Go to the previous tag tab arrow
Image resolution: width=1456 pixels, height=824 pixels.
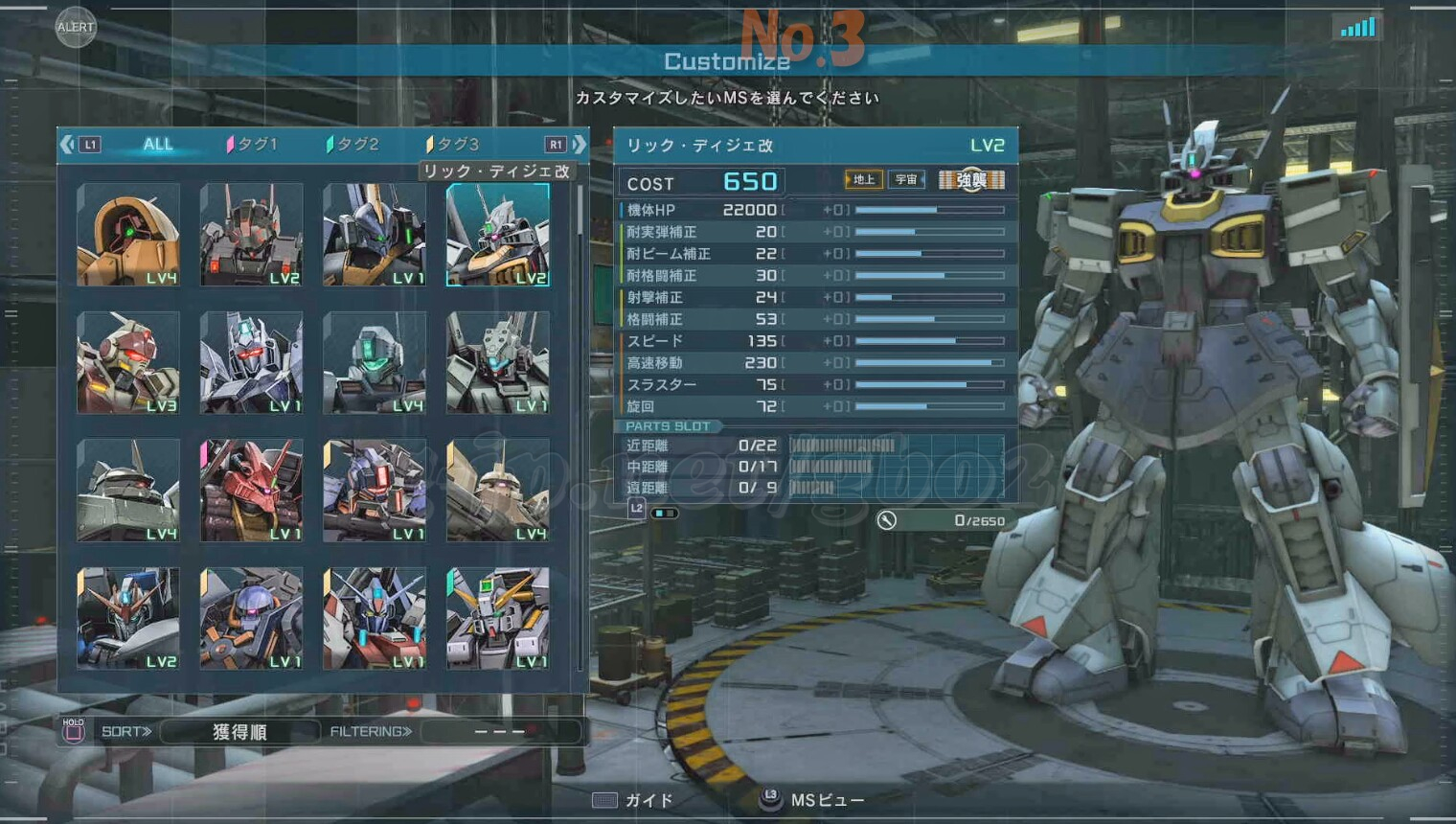pyautogui.click(x=67, y=145)
